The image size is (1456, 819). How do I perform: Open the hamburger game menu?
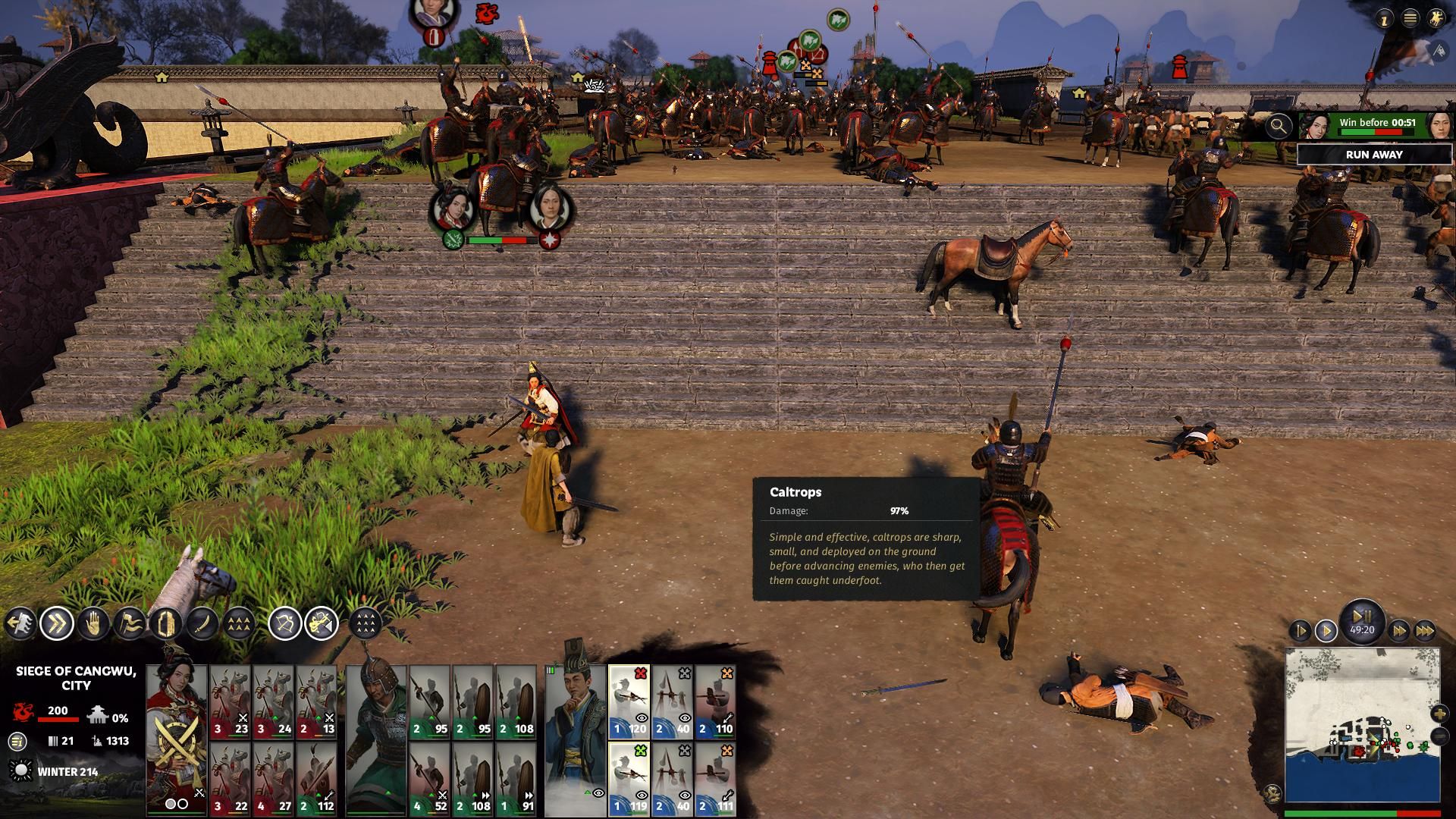pyautogui.click(x=1410, y=20)
